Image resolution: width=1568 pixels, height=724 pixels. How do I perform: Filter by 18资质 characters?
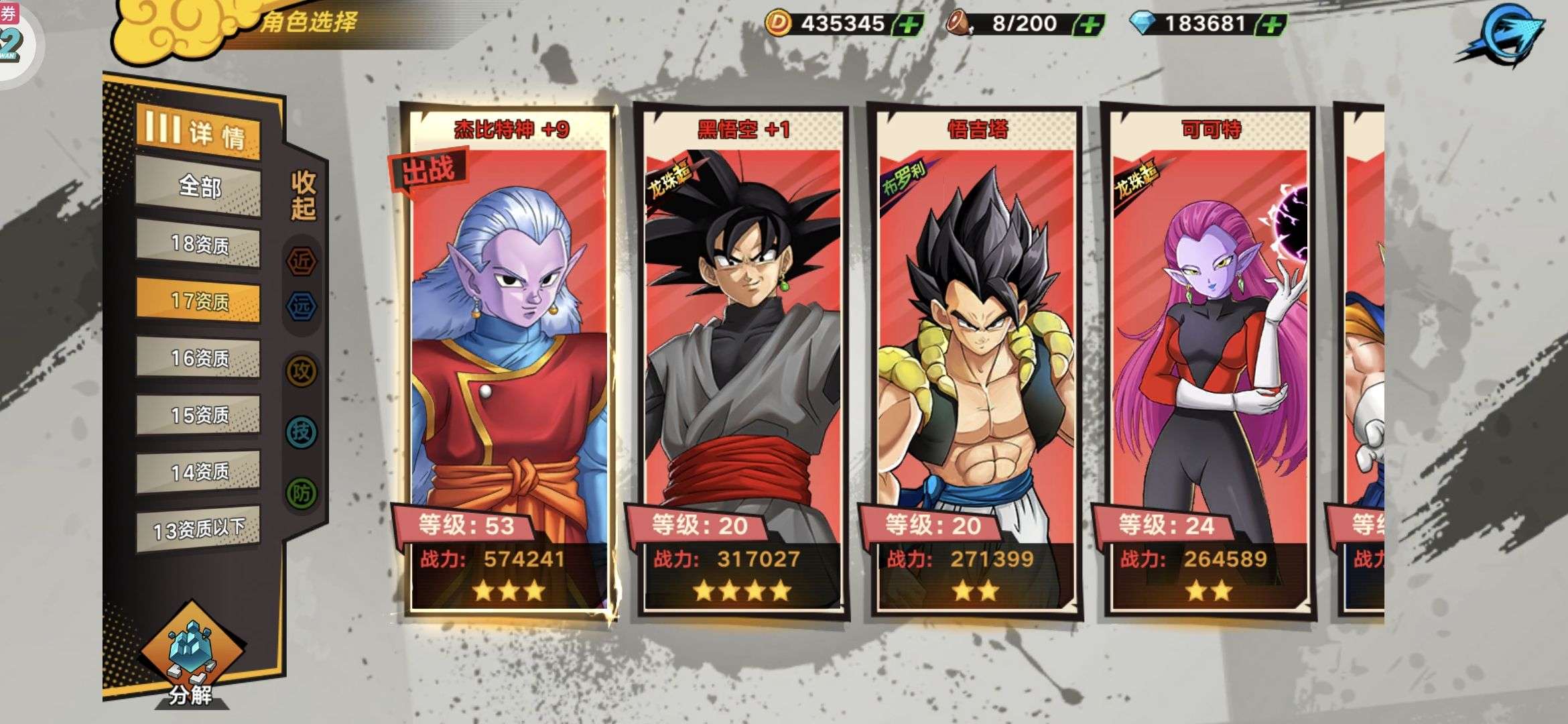click(x=198, y=244)
